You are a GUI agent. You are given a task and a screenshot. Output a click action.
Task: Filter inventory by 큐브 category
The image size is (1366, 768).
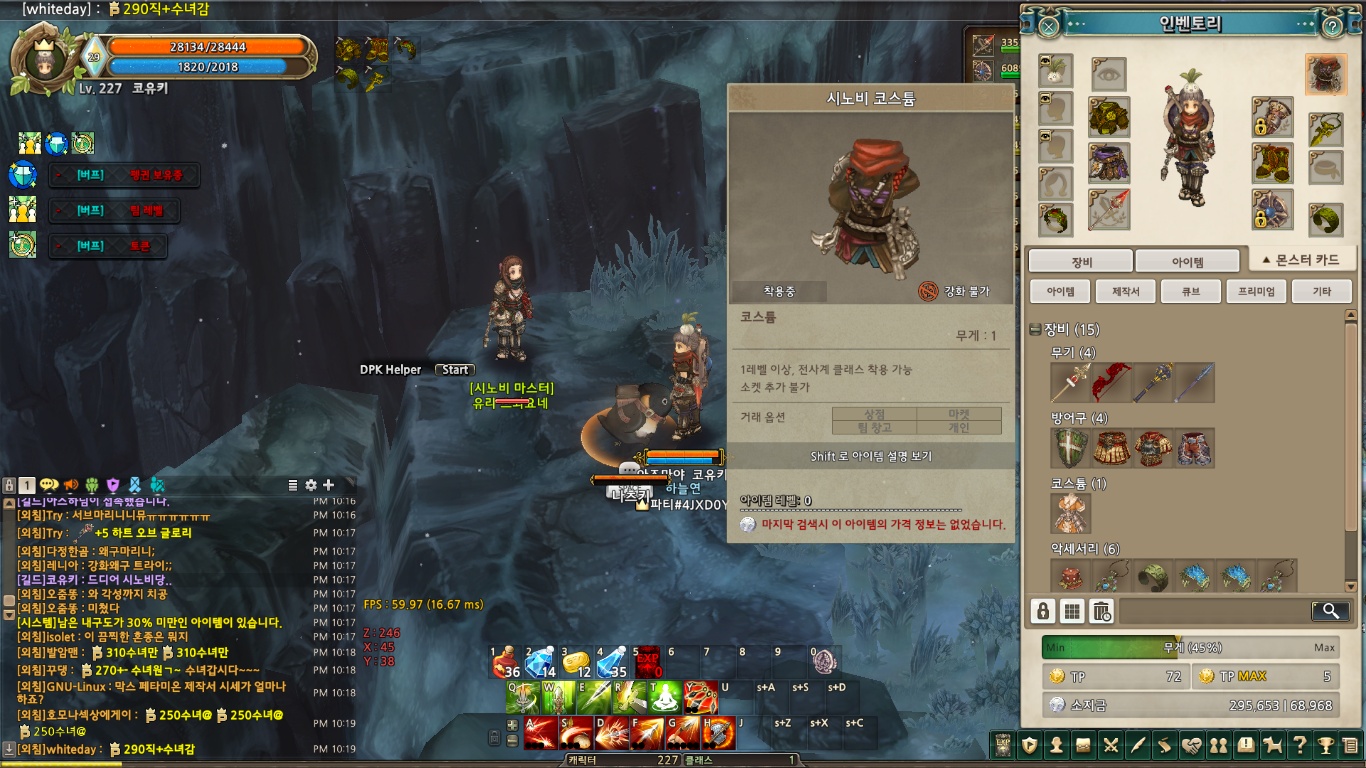[x=1190, y=291]
